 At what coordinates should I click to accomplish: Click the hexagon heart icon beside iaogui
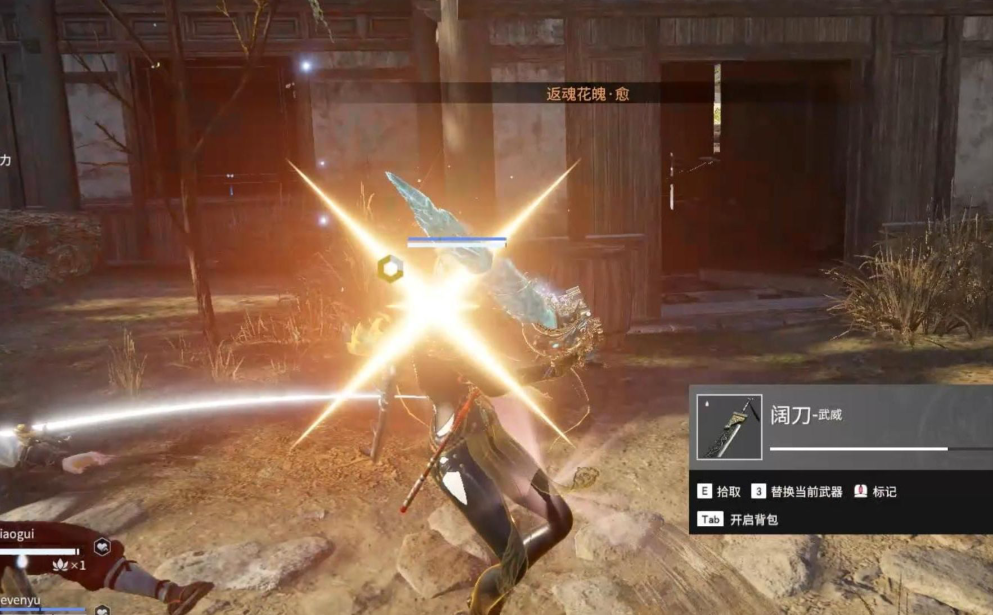[101, 547]
